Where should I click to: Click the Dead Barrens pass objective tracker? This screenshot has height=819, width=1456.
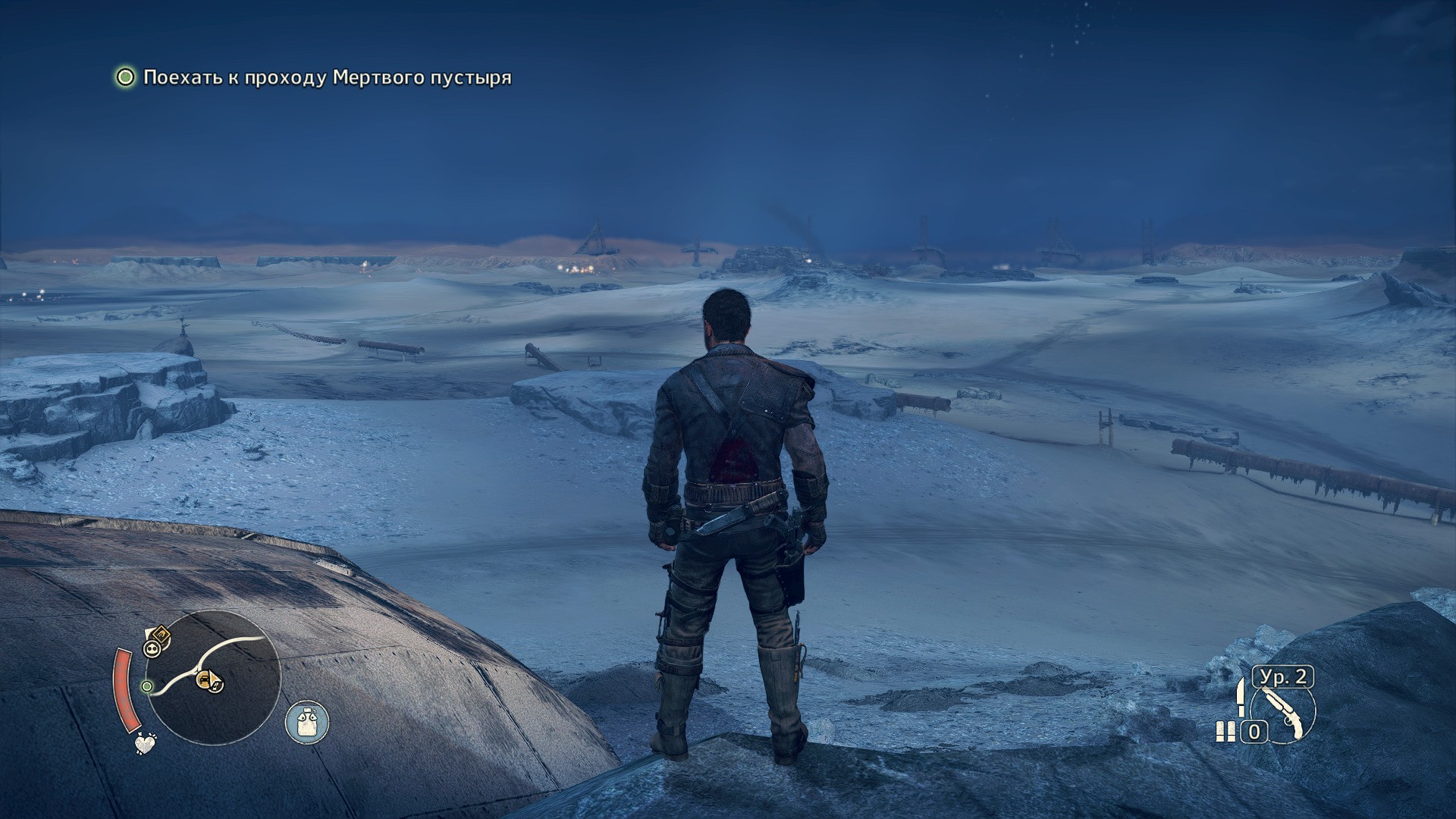click(326, 77)
